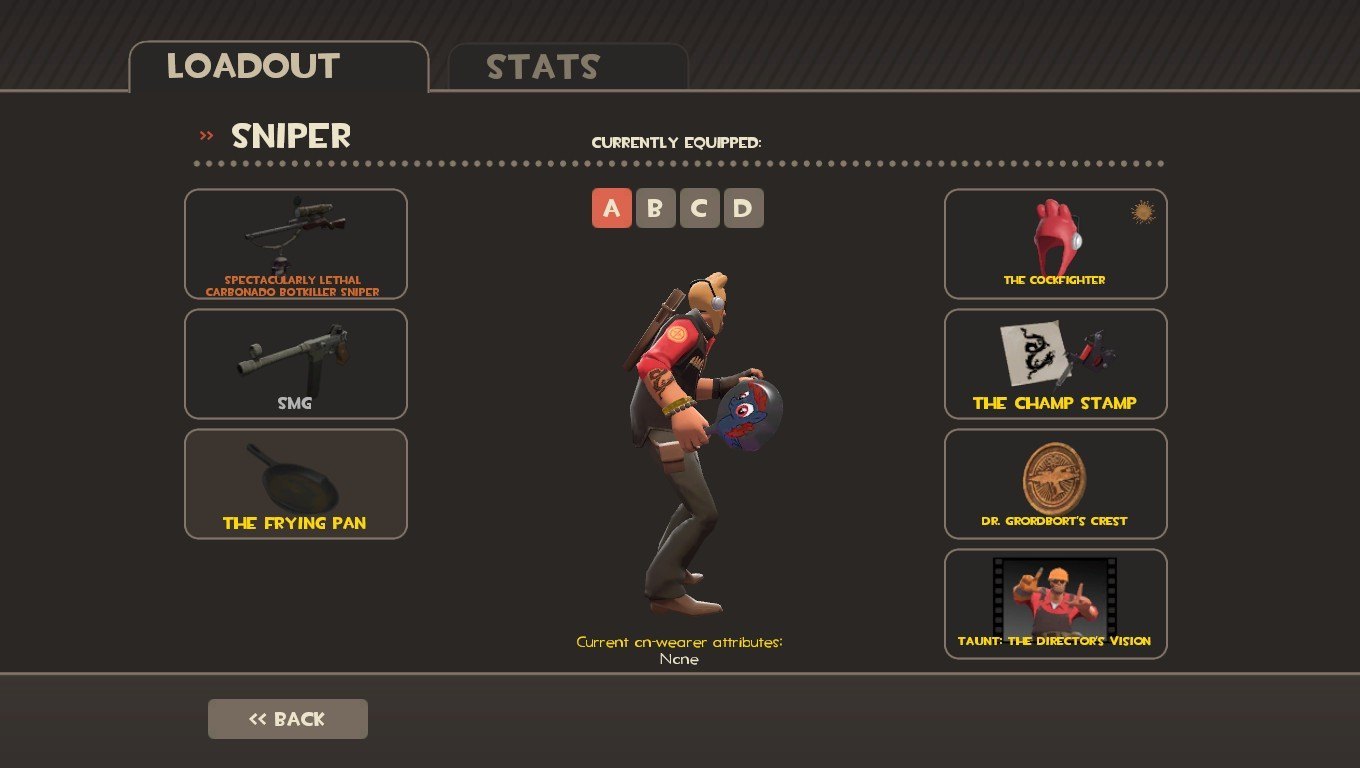Activate loadout preset C
The height and width of the screenshot is (768, 1360).
point(700,209)
